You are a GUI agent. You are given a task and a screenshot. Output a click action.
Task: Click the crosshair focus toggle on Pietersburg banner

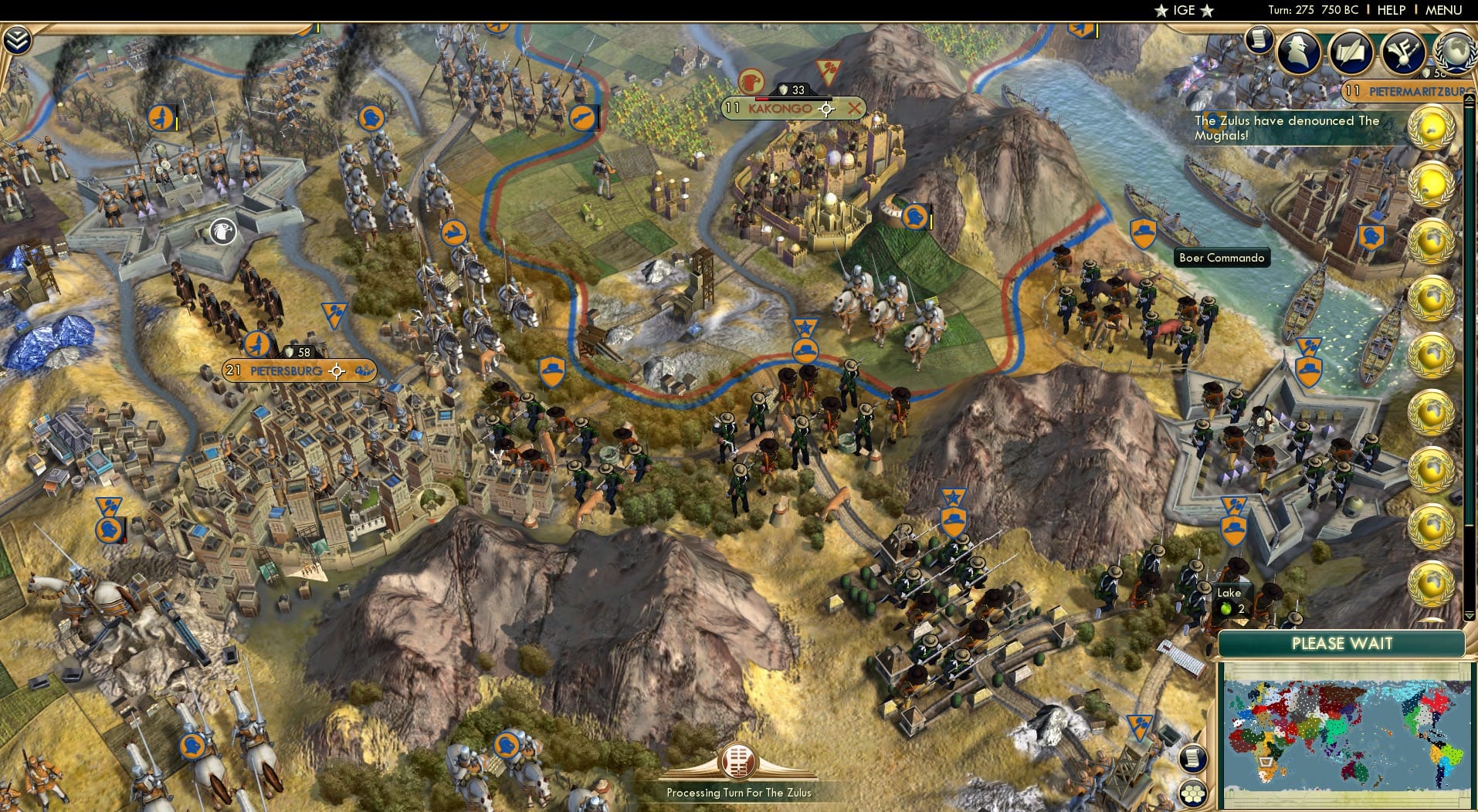337,371
